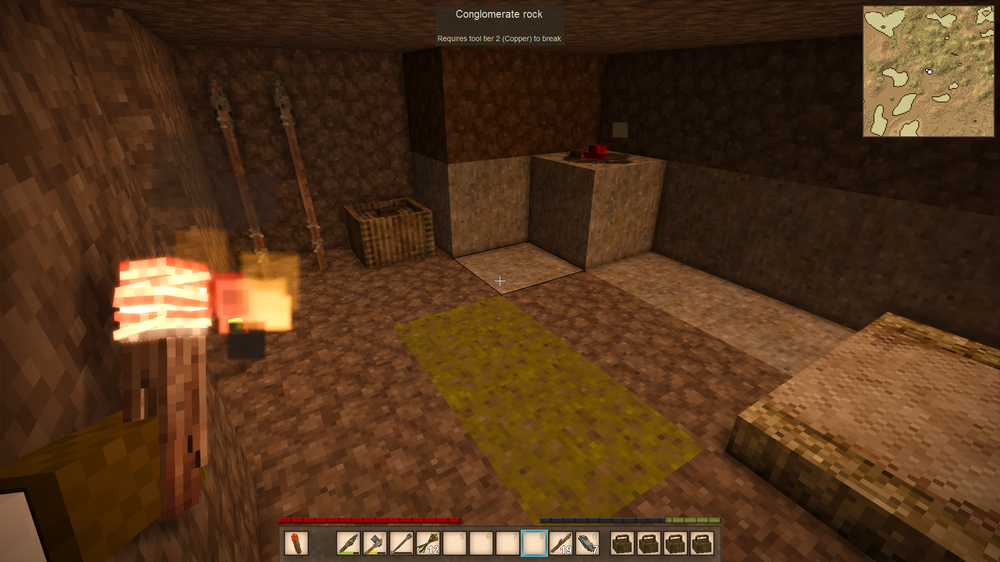Click the minimap in the corner
Viewport: 1000px width, 562px height.
(927, 71)
